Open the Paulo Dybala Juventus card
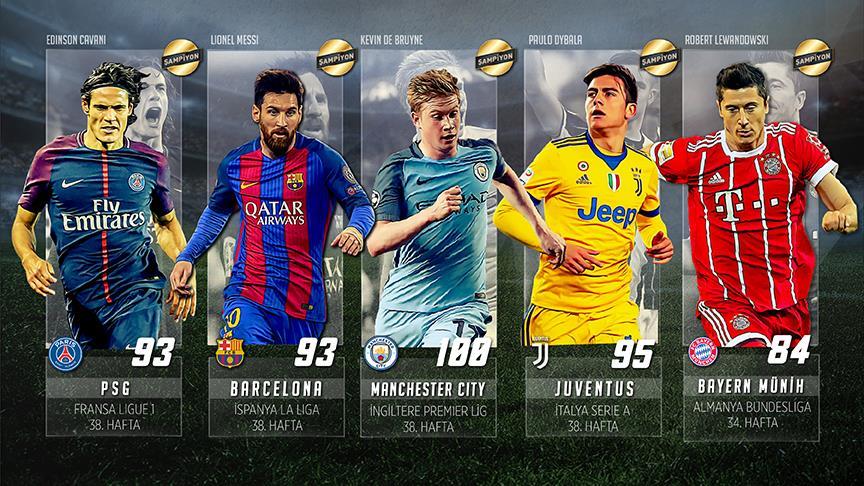 tap(590, 240)
